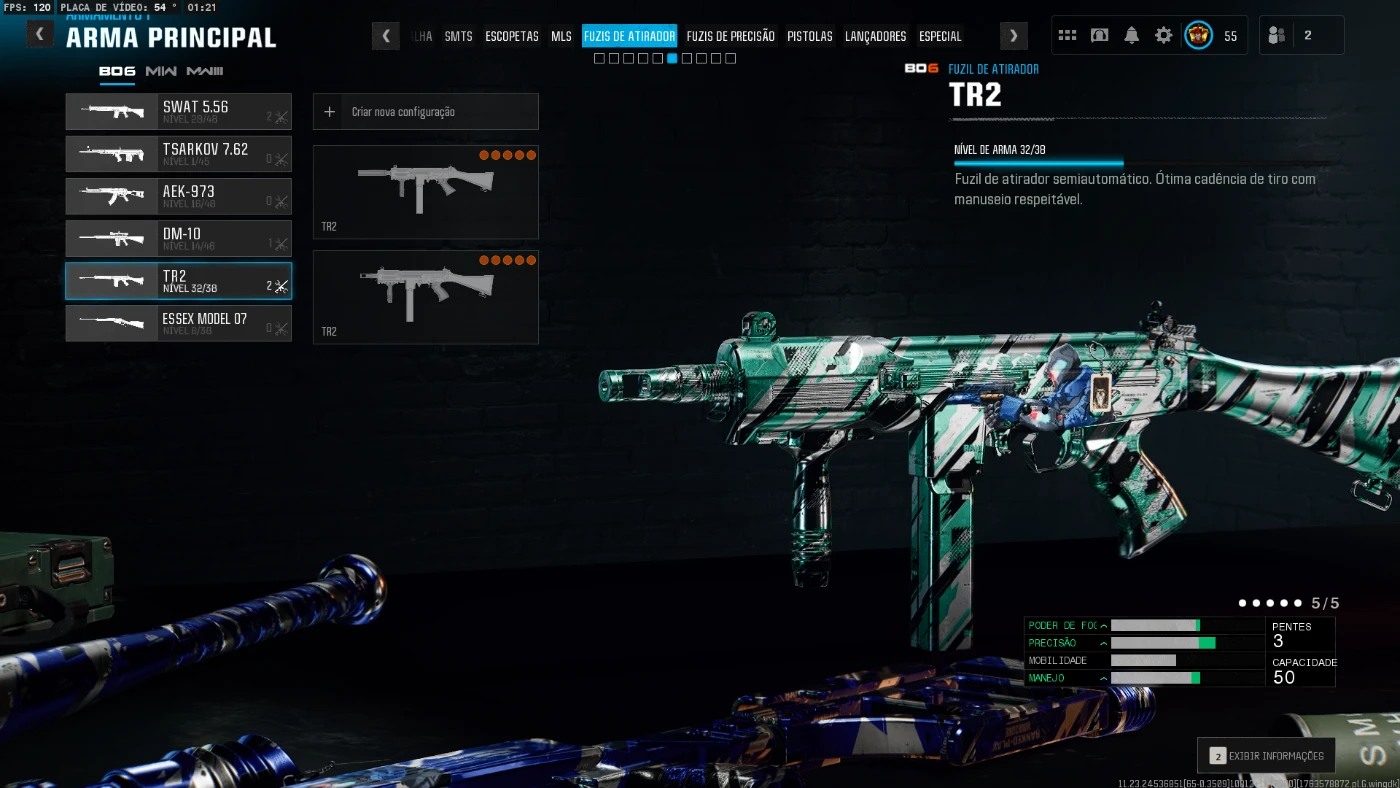The width and height of the screenshot is (1400, 788).
Task: Select the AEK-973 weapon entry
Action: [178, 196]
